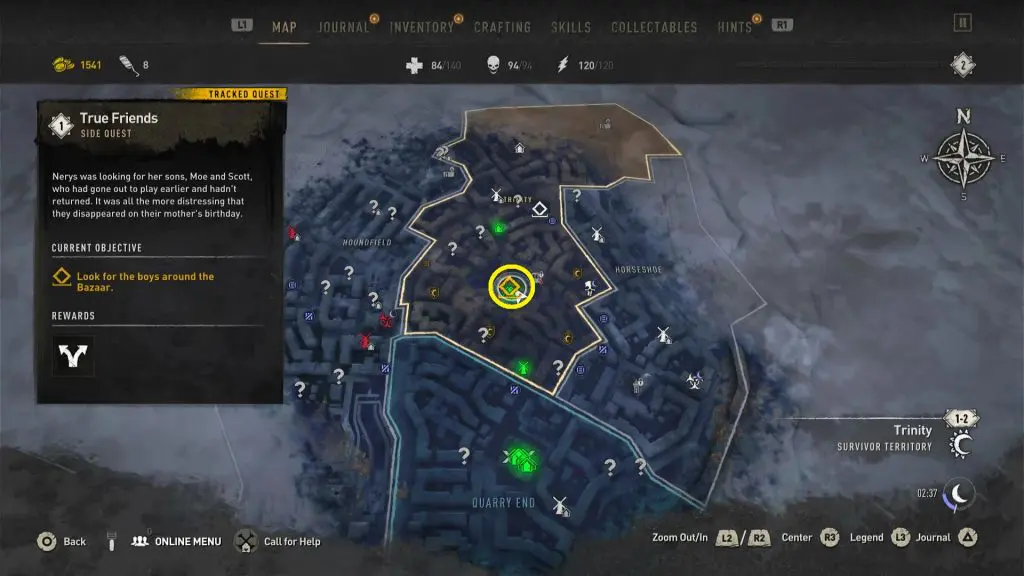
Task: Open the Collectables tab
Action: click(x=653, y=27)
